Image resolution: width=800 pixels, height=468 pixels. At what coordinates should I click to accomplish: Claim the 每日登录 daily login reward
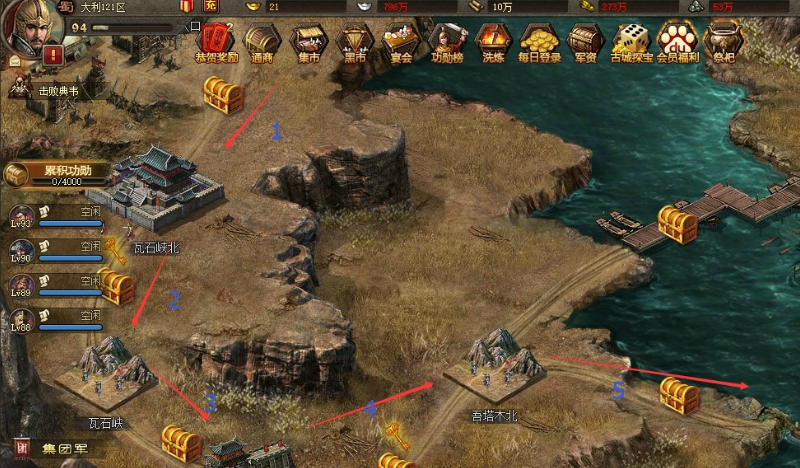click(x=540, y=42)
